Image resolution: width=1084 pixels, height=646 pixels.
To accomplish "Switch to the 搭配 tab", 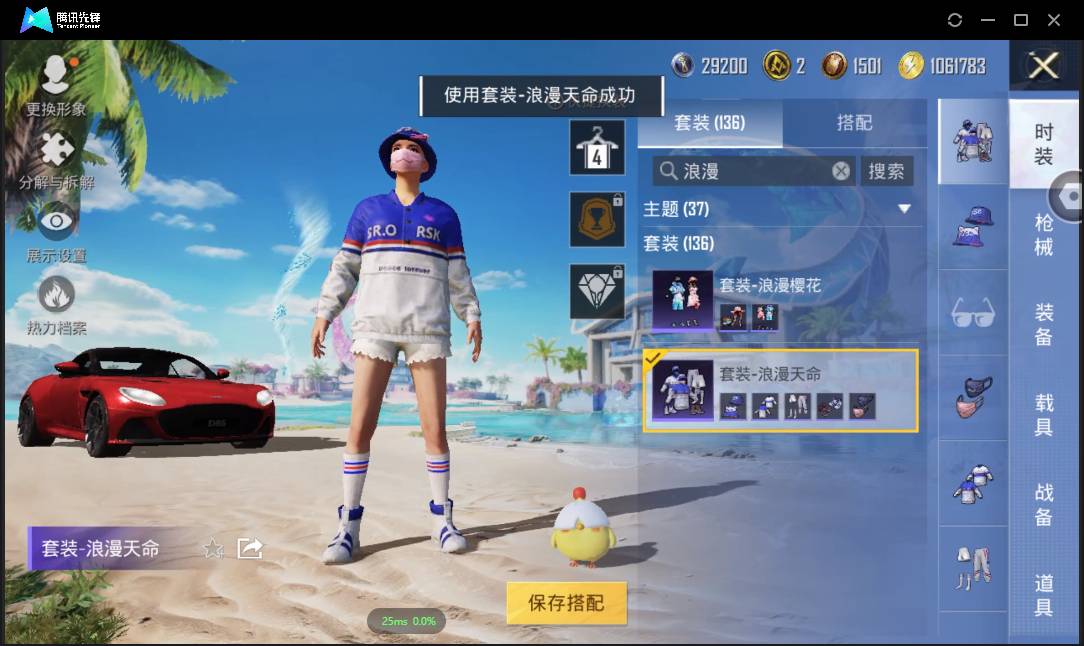I will click(854, 123).
